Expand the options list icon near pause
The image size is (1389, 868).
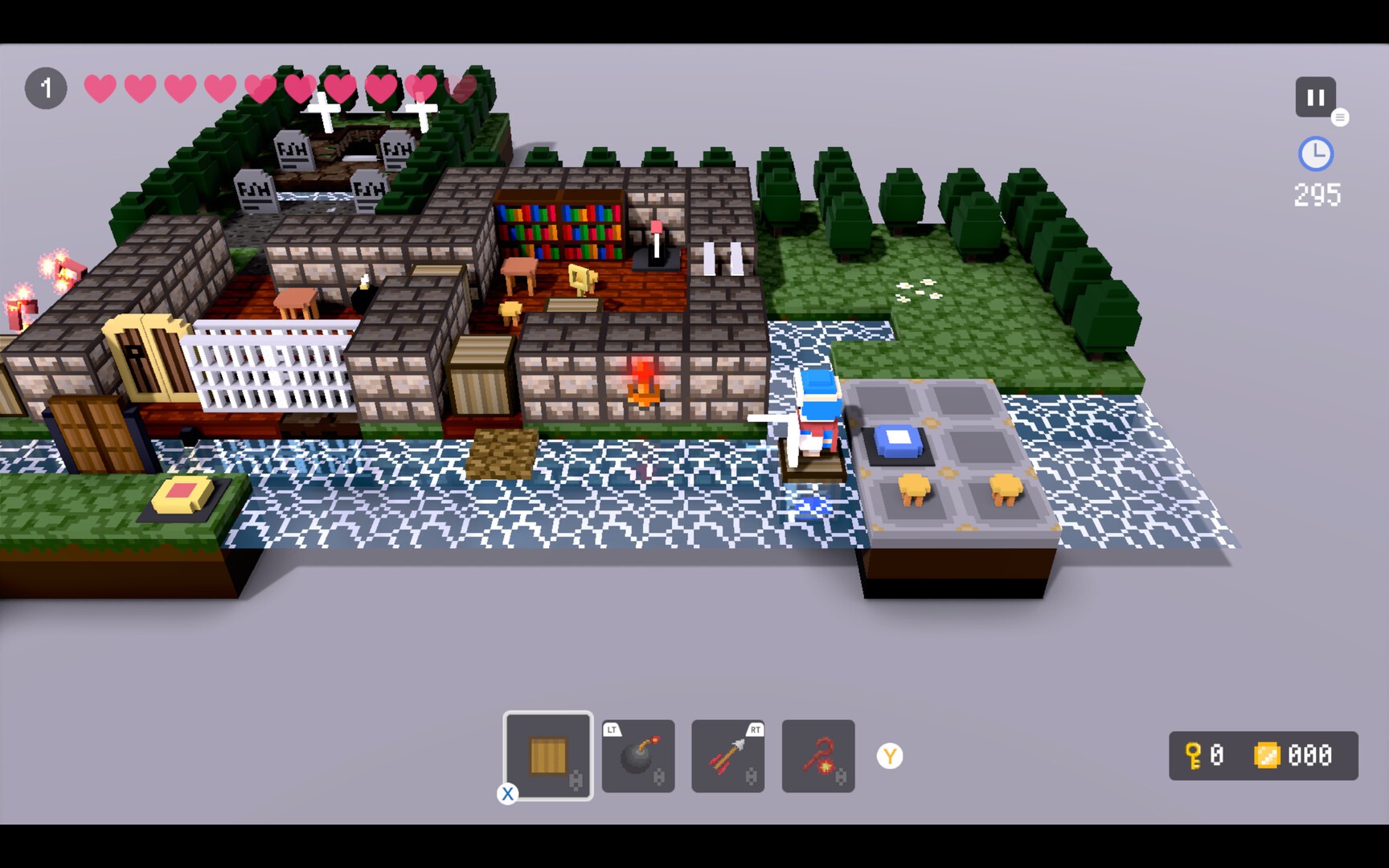(1341, 117)
